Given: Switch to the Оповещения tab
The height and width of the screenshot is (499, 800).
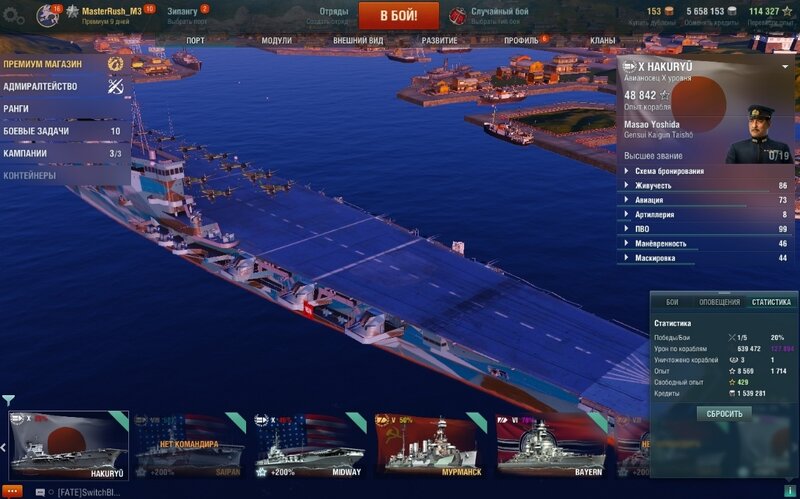Looking at the screenshot, I should 719,302.
